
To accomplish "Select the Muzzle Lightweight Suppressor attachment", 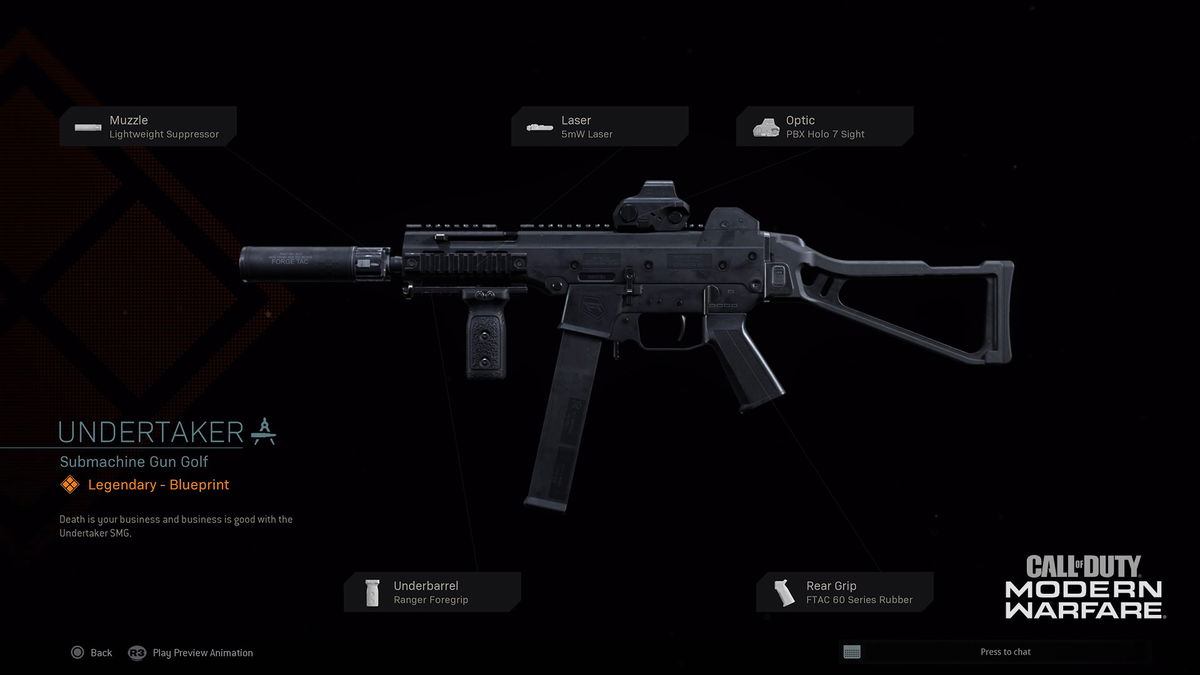I will click(148, 127).
